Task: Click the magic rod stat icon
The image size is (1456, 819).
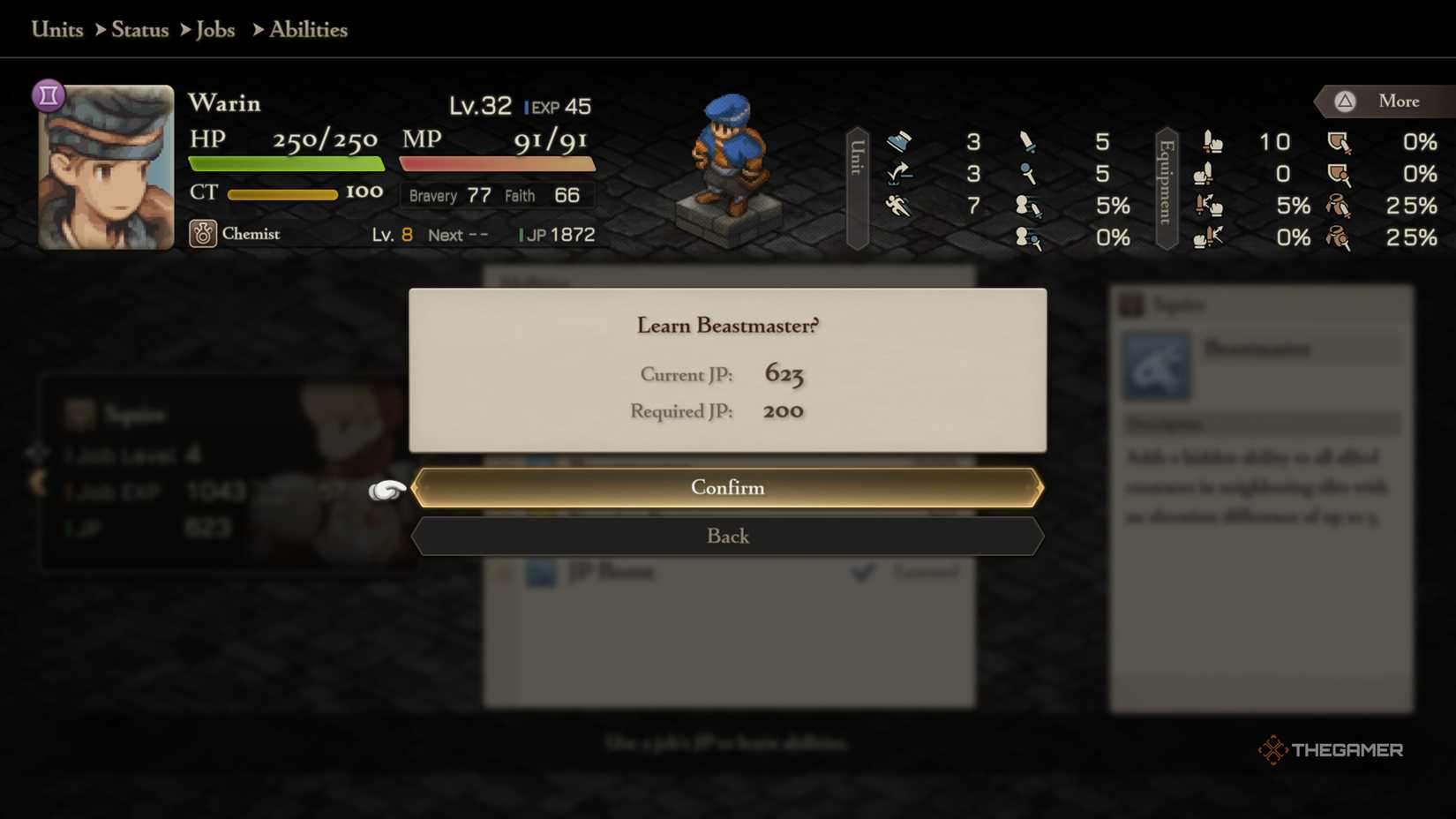Action: [x=1026, y=173]
